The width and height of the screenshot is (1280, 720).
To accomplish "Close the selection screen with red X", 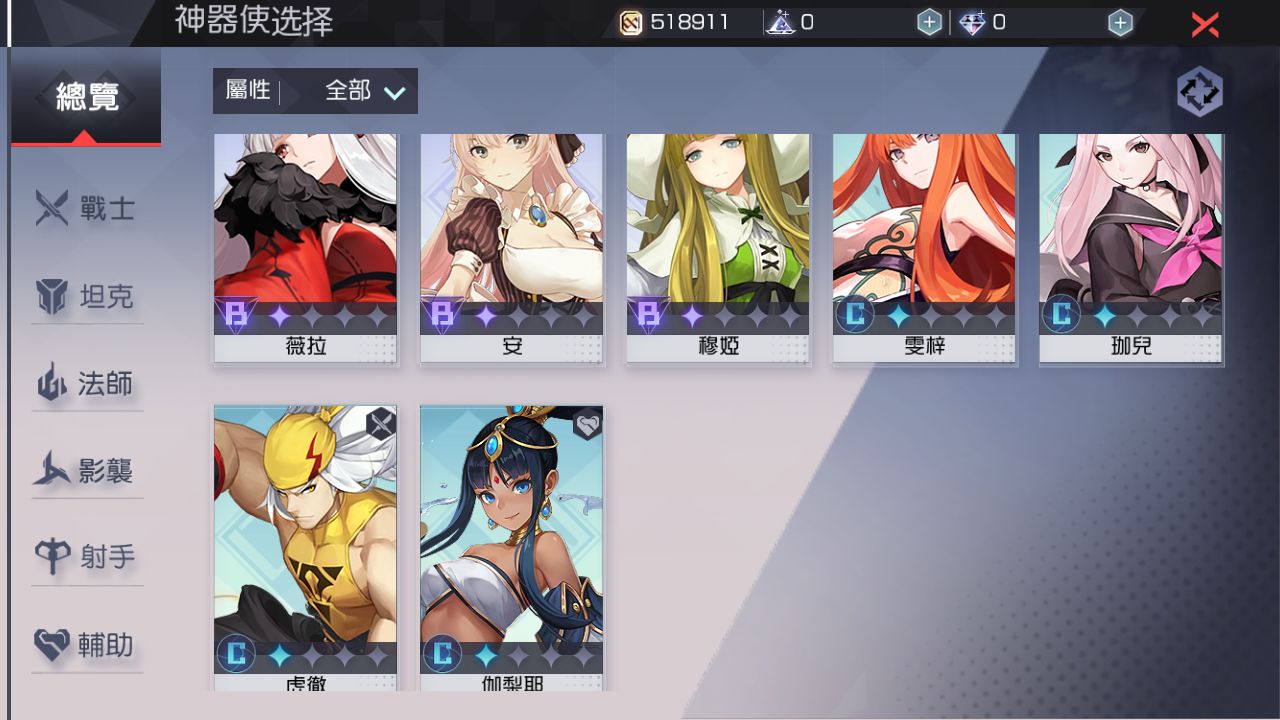I will pyautogui.click(x=1205, y=24).
